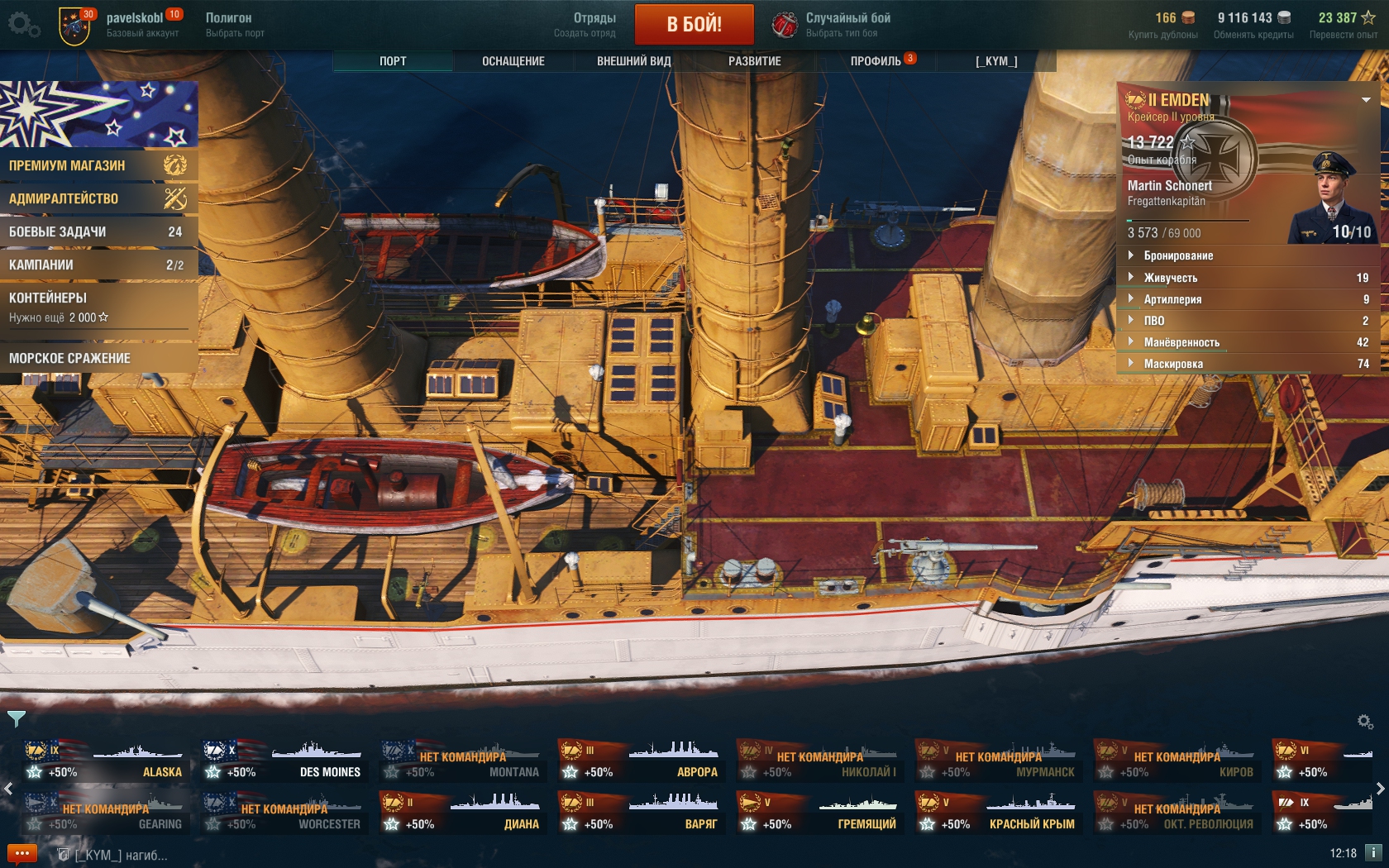Open the ship carousel filter funnel

(16, 718)
